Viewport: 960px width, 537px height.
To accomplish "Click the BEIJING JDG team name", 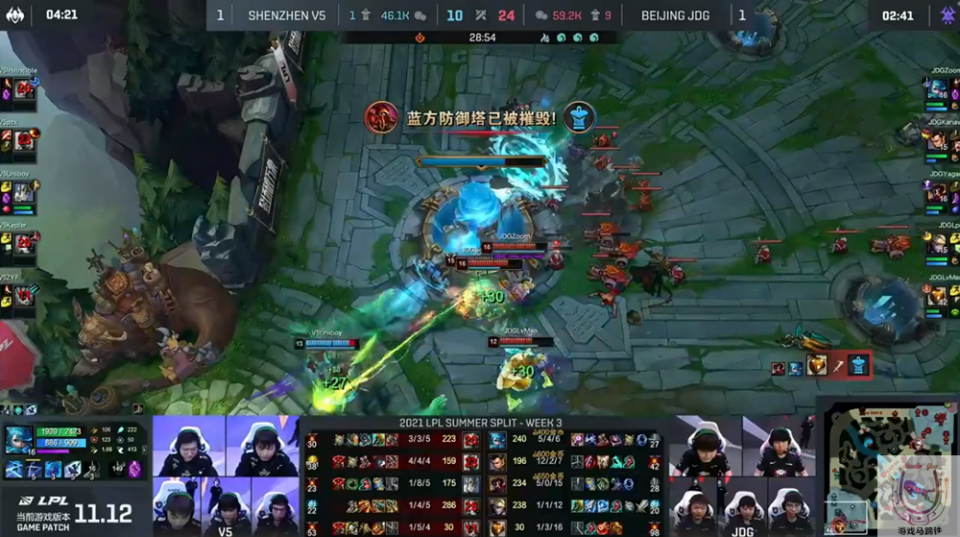I will [x=677, y=16].
